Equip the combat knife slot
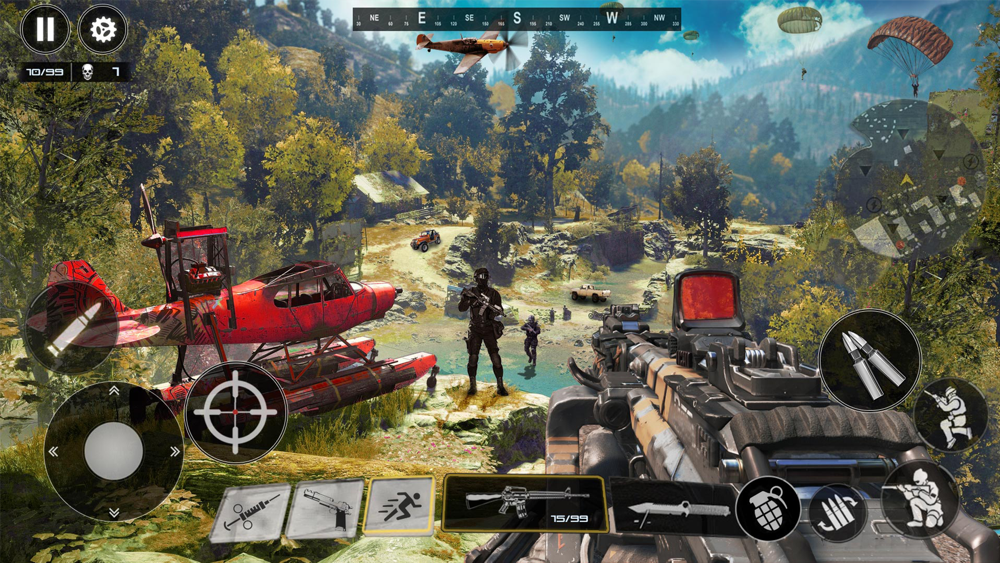The width and height of the screenshot is (1000, 563). coord(672,508)
